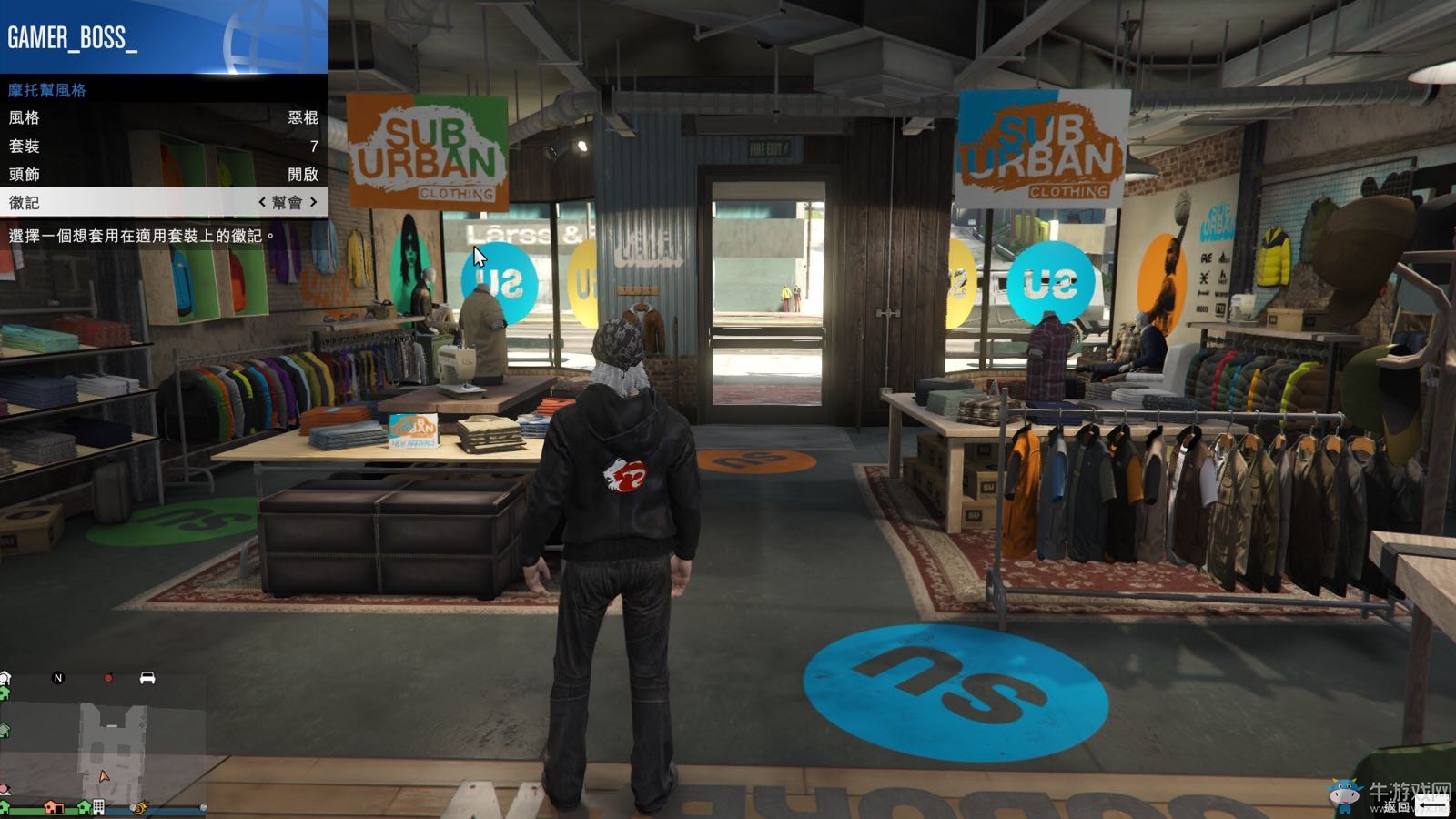Click the white building icon below the minimap
Screen dimensions: 1456x819
click(x=98, y=807)
